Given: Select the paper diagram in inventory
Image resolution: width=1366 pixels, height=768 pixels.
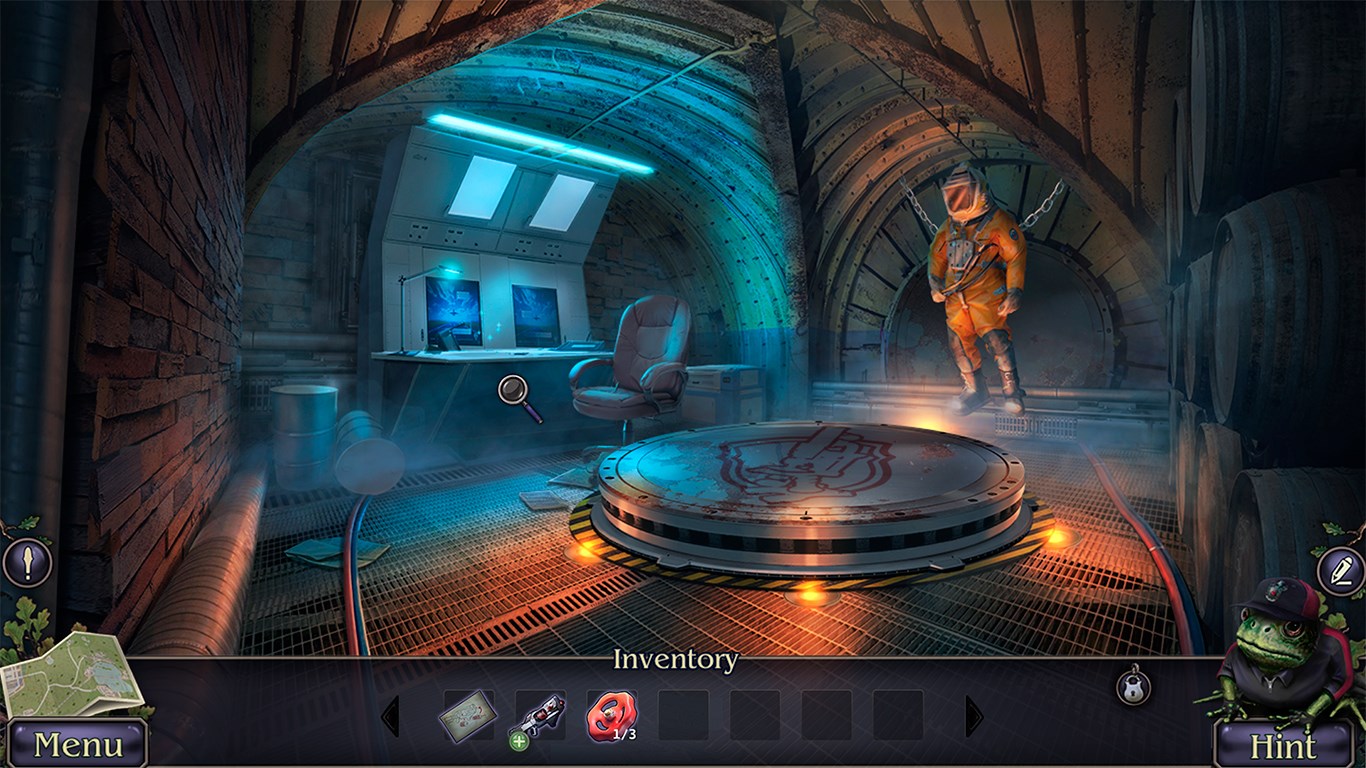Looking at the screenshot, I should pyautogui.click(x=468, y=716).
